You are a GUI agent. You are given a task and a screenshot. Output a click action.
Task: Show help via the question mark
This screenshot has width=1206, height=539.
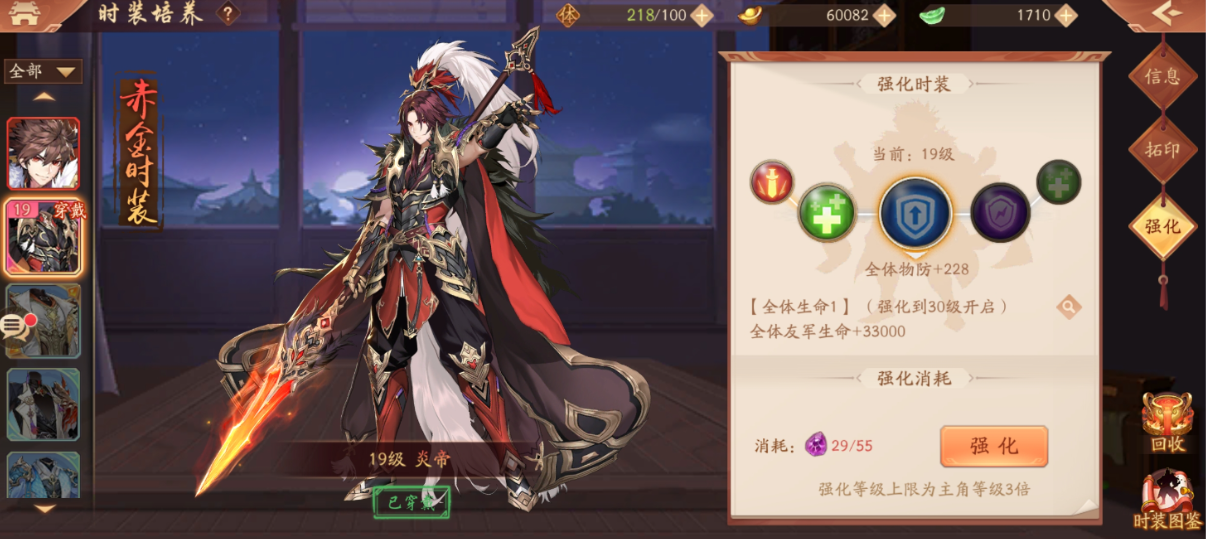(229, 14)
